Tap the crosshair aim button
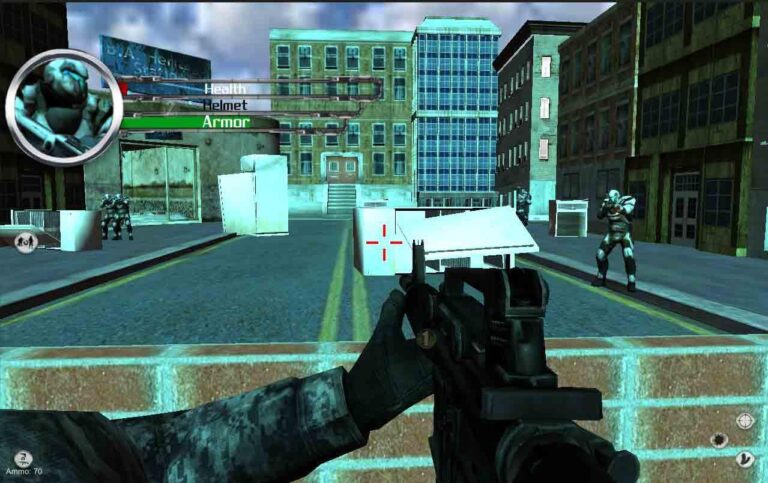This screenshot has height=483, width=768. [745, 420]
